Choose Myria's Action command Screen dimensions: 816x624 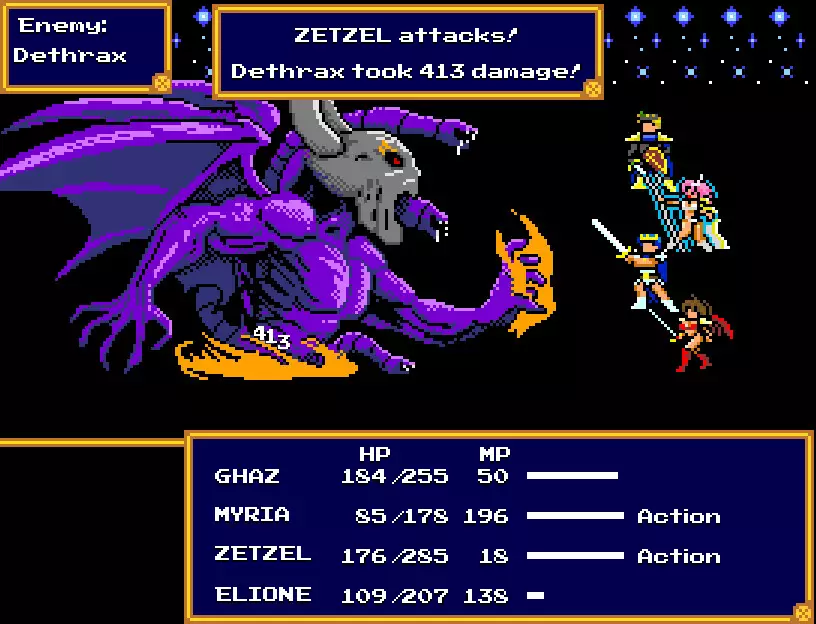(678, 516)
